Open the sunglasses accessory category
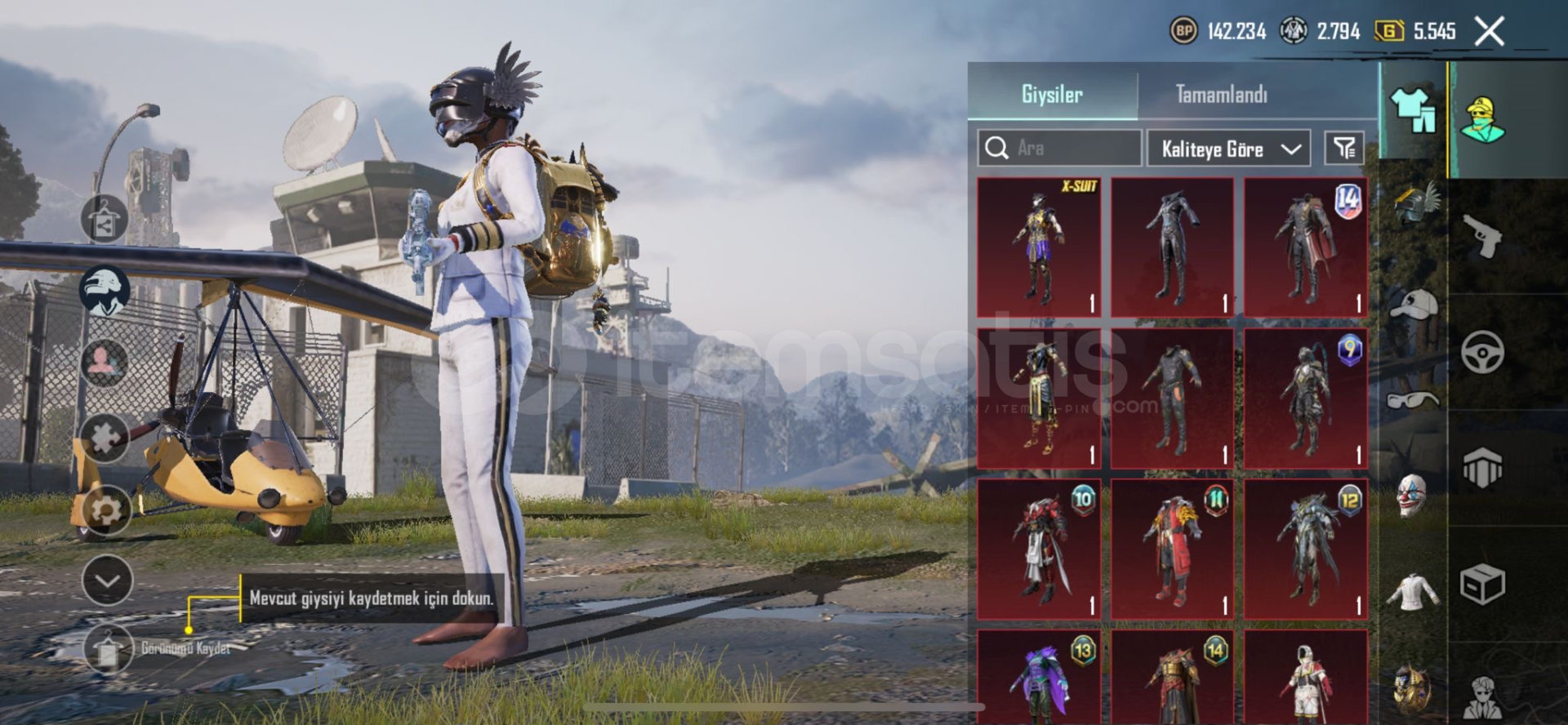Image resolution: width=1568 pixels, height=725 pixels. point(1412,400)
